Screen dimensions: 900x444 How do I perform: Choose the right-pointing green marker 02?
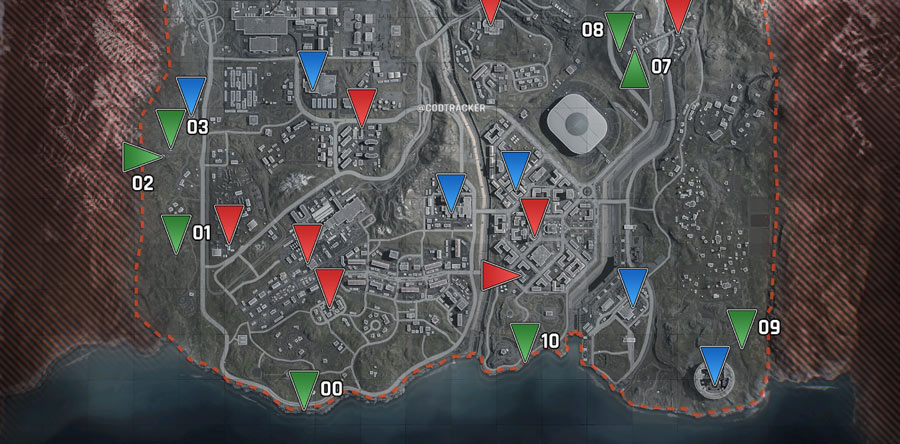140,157
